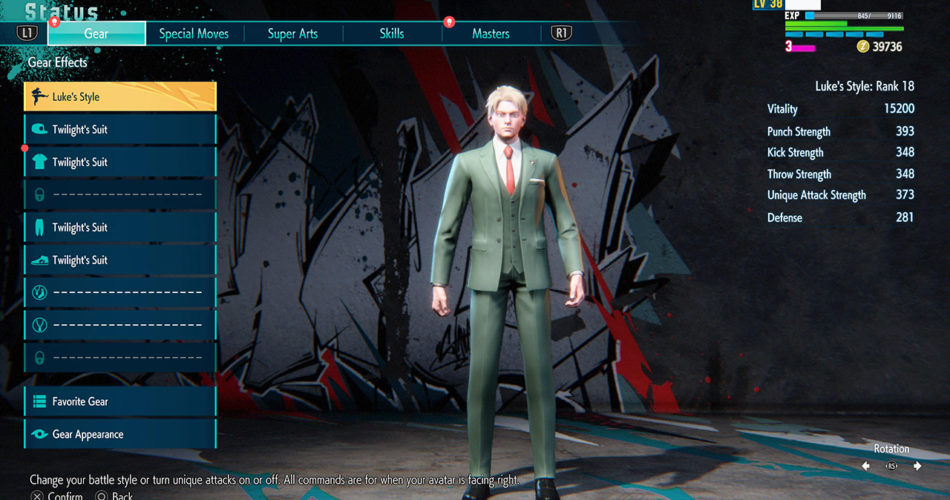Select the headgear Twilight's Suit slot
950x500 pixels.
(120, 129)
